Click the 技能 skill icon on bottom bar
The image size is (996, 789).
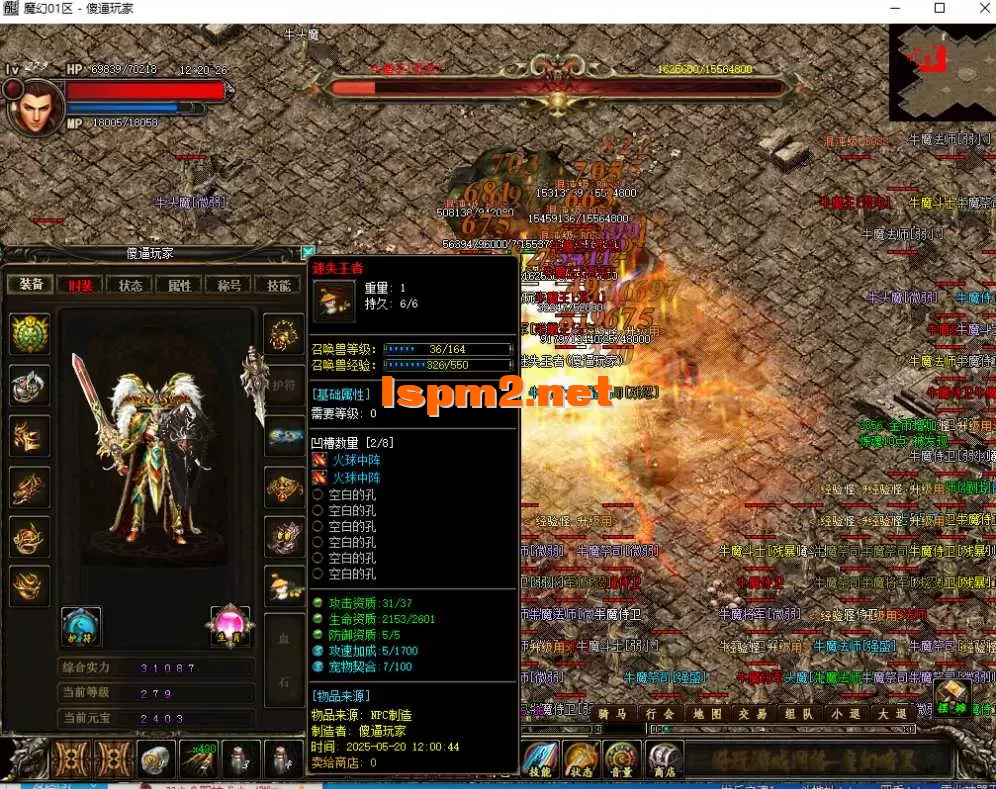tap(541, 760)
